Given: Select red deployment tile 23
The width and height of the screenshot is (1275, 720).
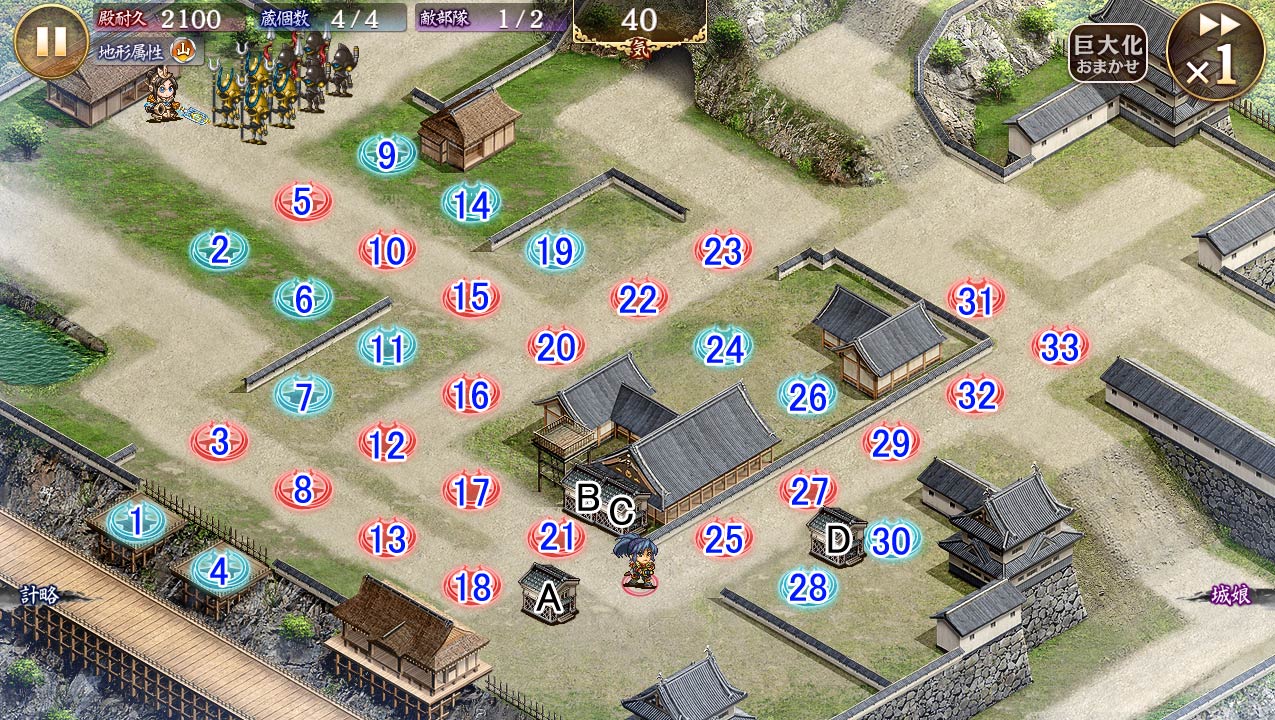Looking at the screenshot, I should 722,252.
